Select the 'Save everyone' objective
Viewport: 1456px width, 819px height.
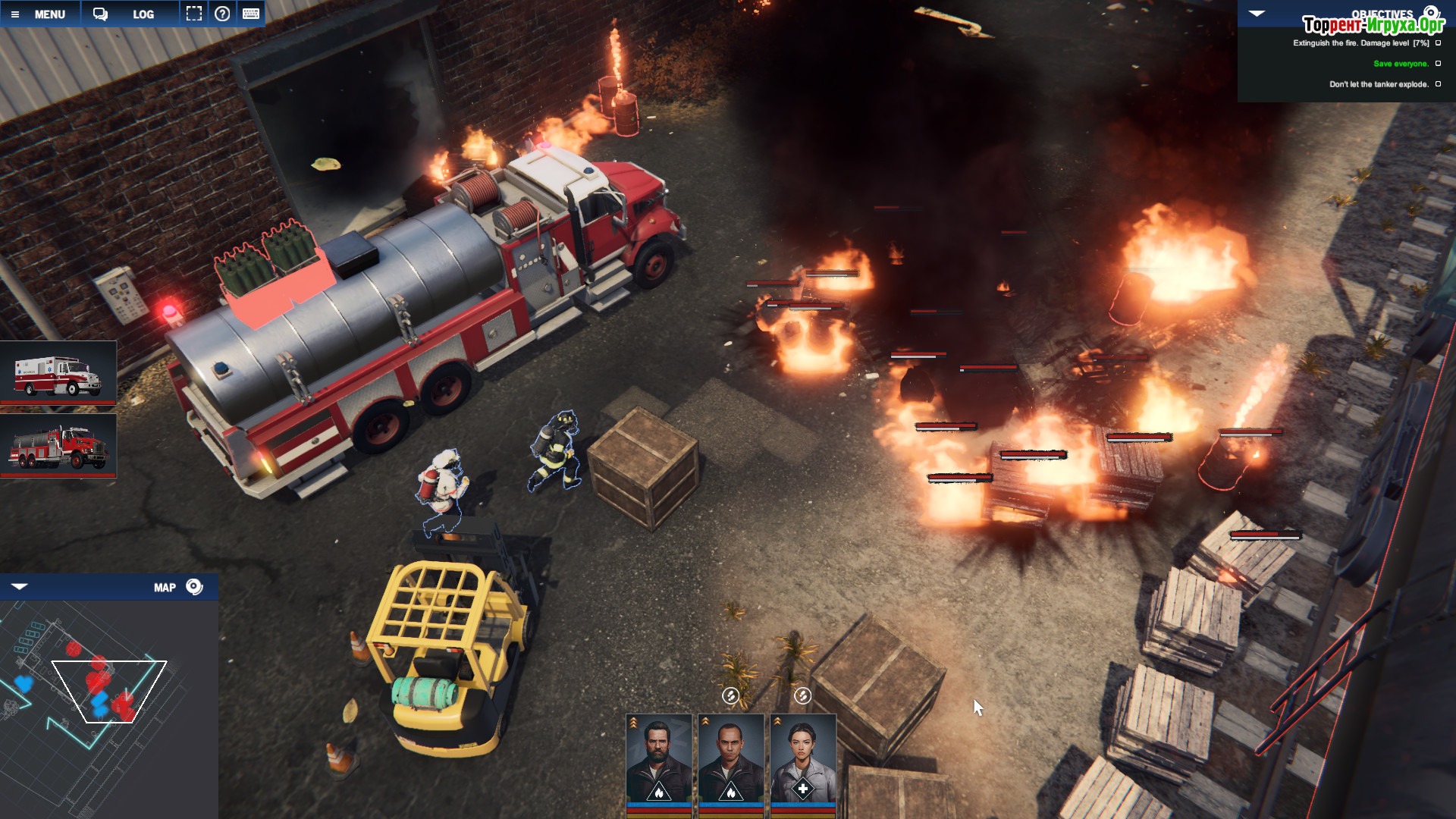1400,64
